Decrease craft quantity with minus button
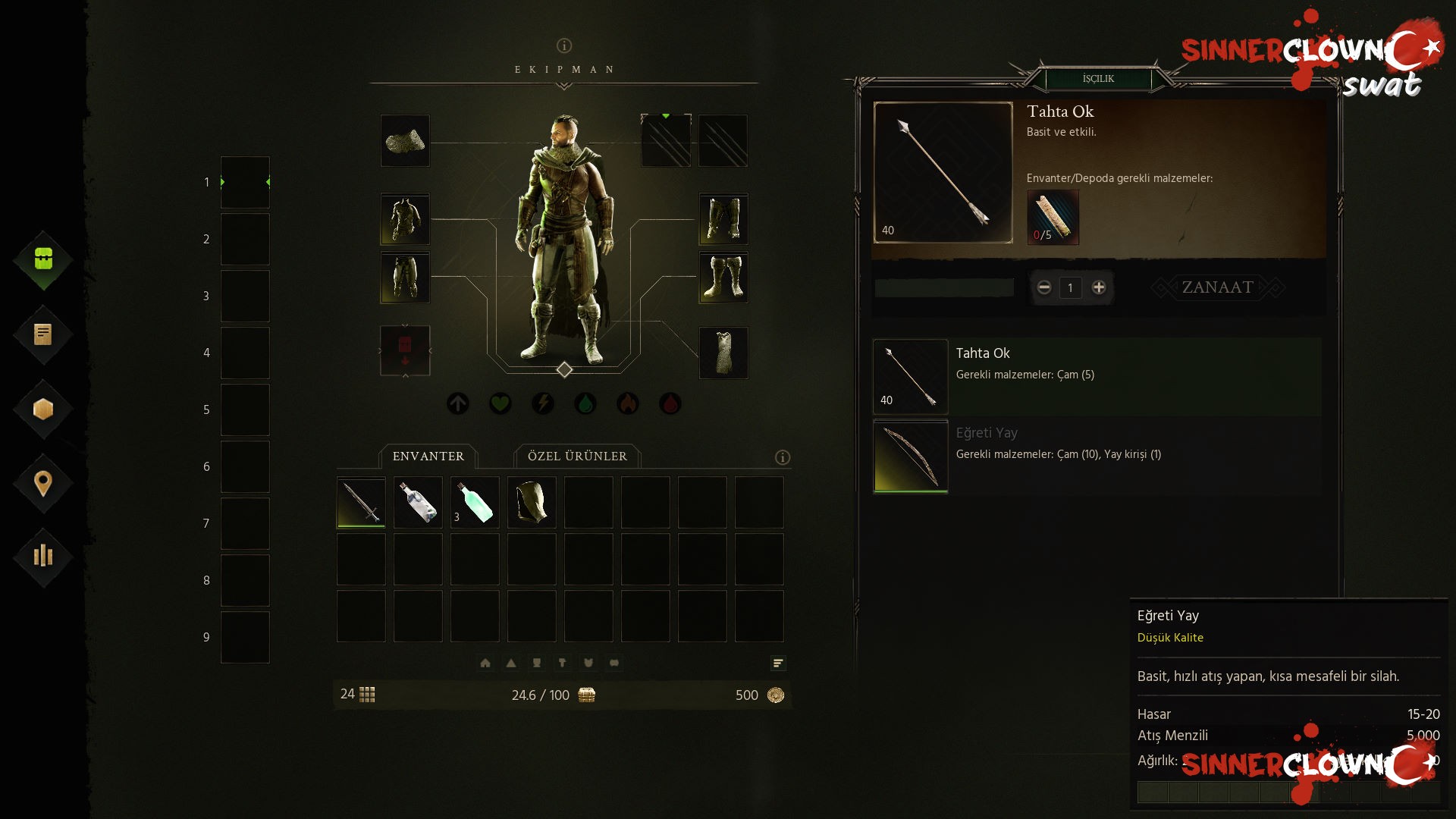Viewport: 1456px width, 819px height. tap(1044, 287)
